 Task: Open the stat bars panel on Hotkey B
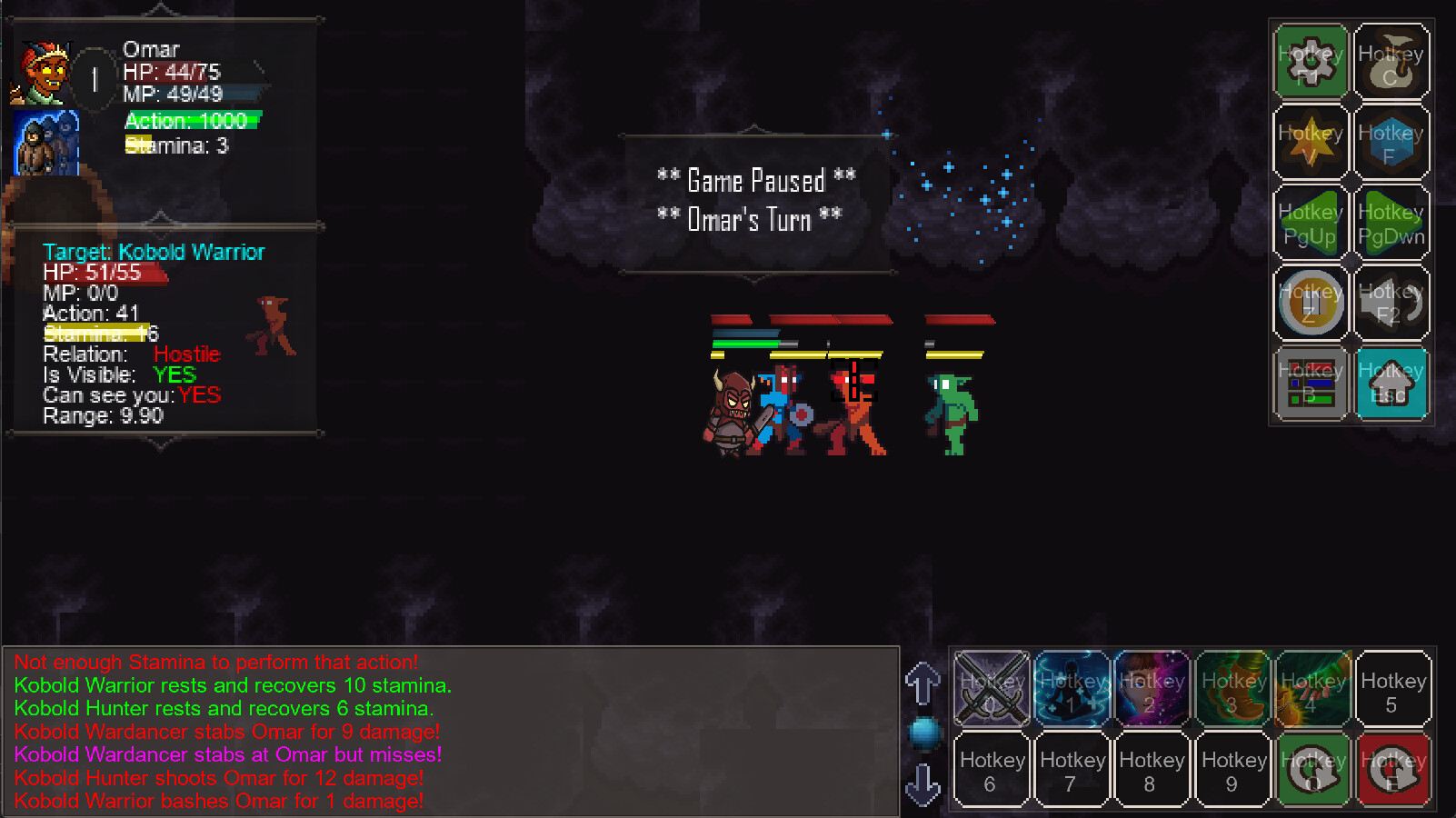pyautogui.click(x=1309, y=383)
